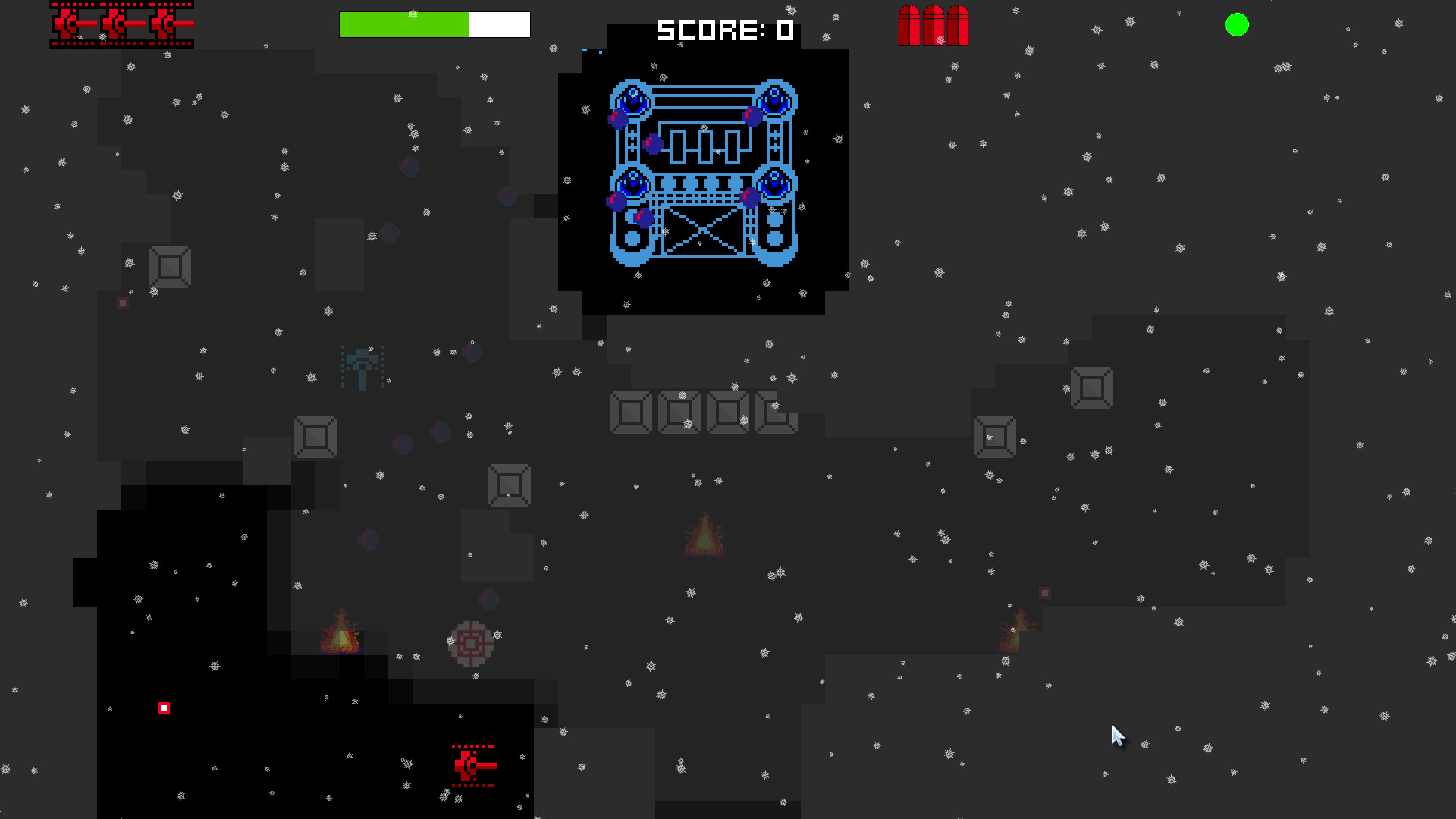Select the flame sprite at center-bottom of map

pyautogui.click(x=704, y=533)
